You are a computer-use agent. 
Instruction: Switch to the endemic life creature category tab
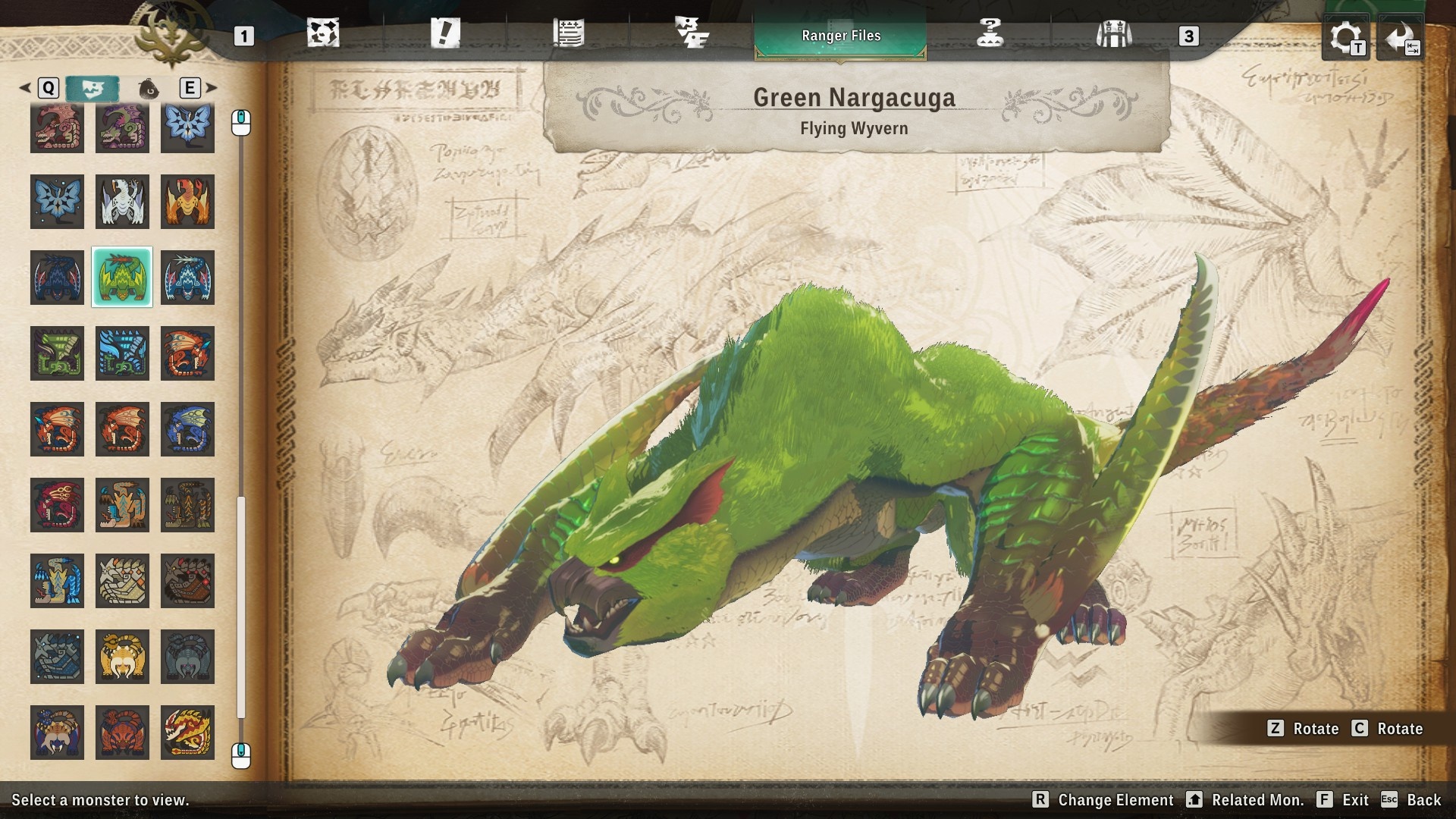[149, 88]
